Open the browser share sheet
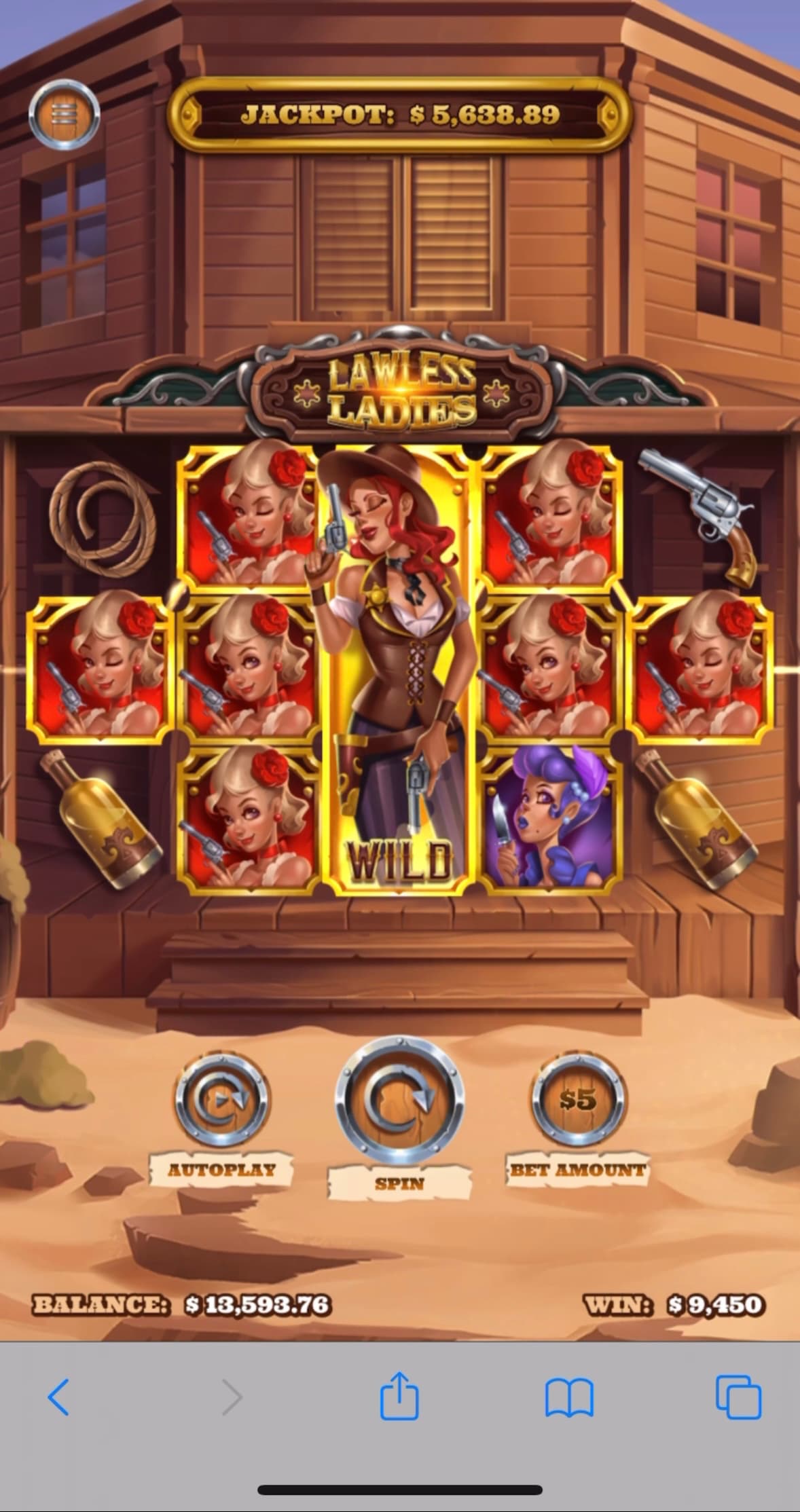 point(399,1396)
